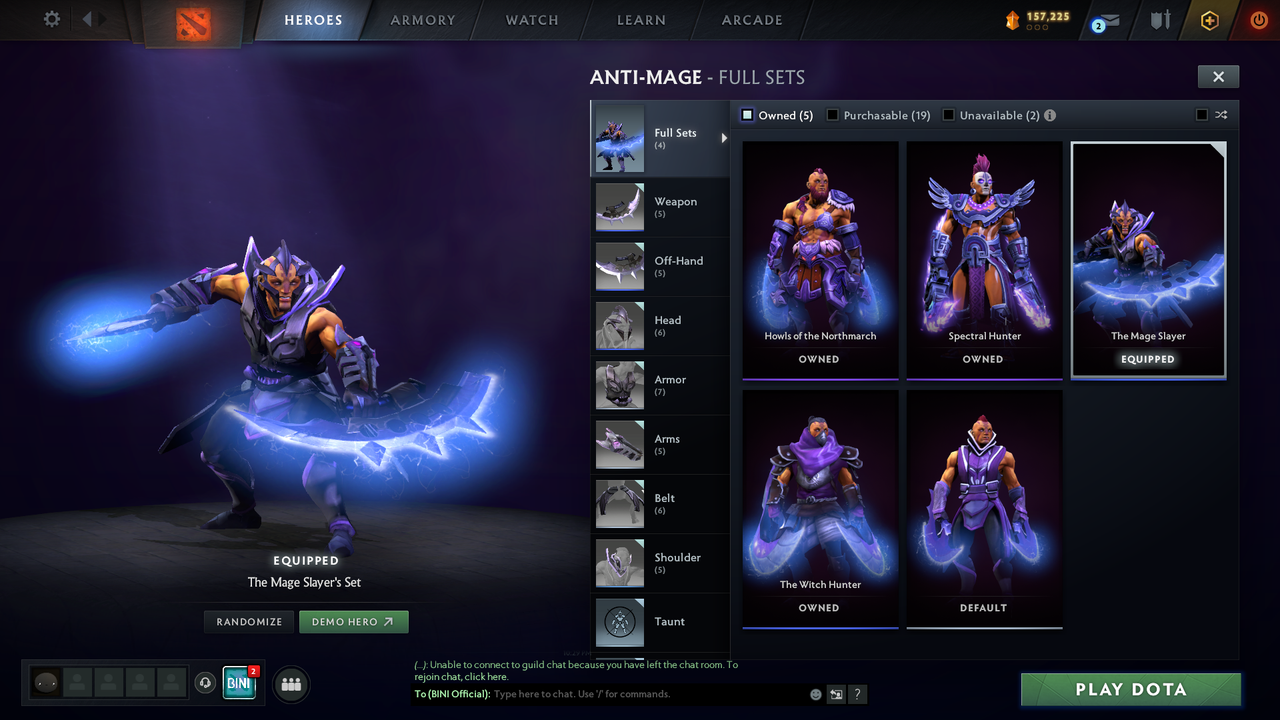The width and height of the screenshot is (1280, 720).
Task: Open the Arcade menu
Action: click(x=751, y=20)
